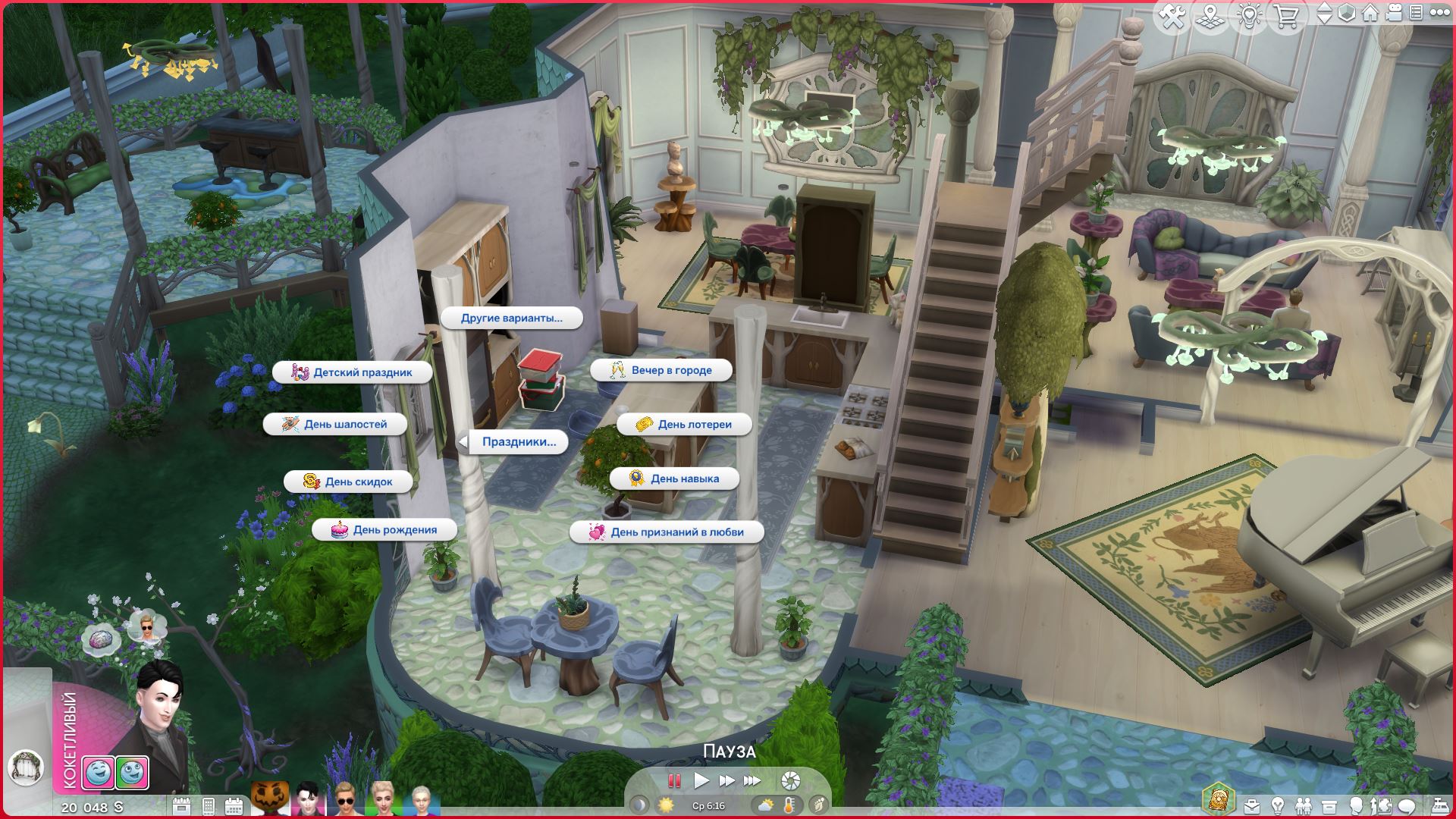Open the three-dots game options menu
The height and width of the screenshot is (819, 1456).
tap(1439, 13)
